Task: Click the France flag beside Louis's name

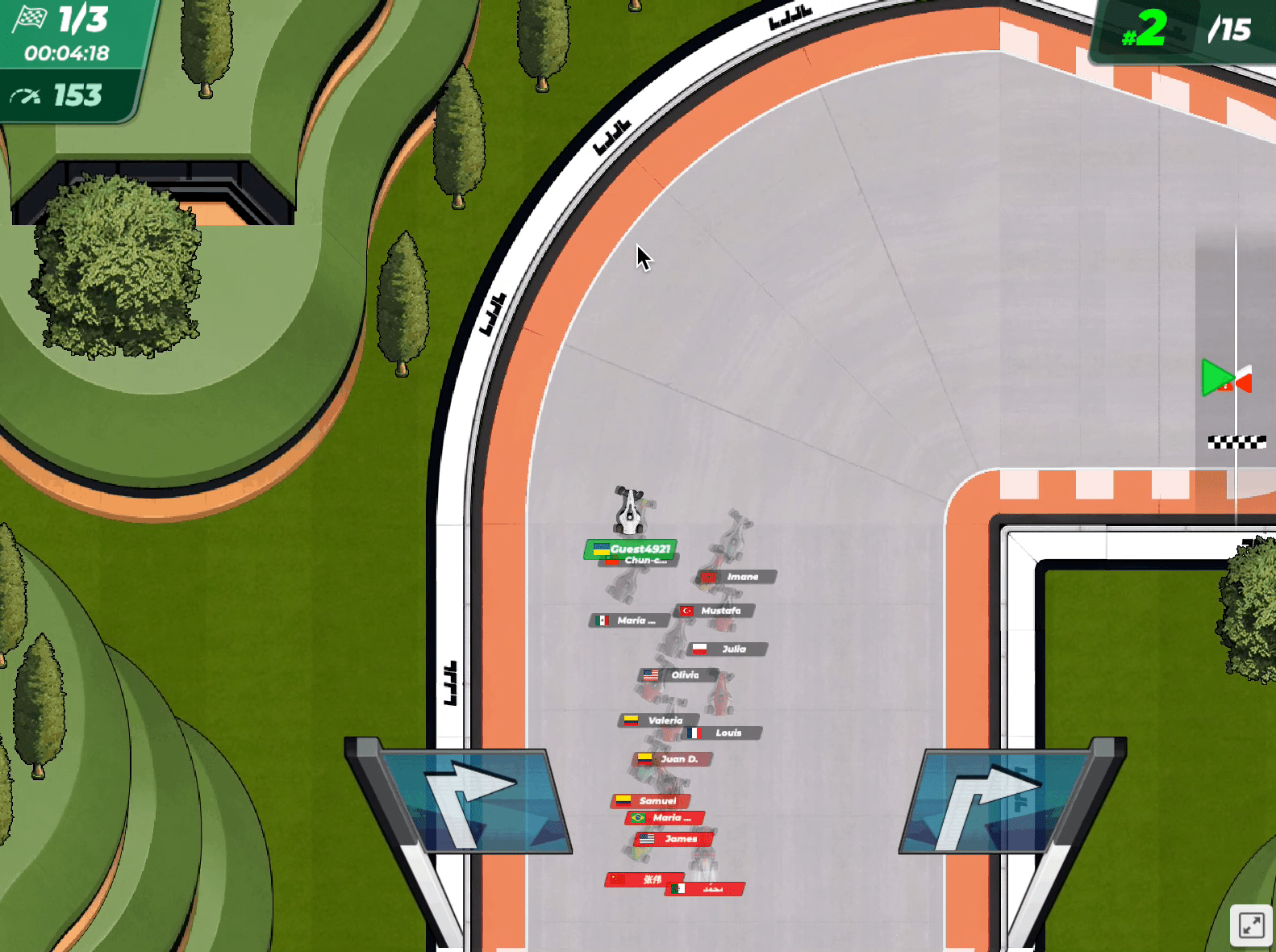Action: (694, 733)
